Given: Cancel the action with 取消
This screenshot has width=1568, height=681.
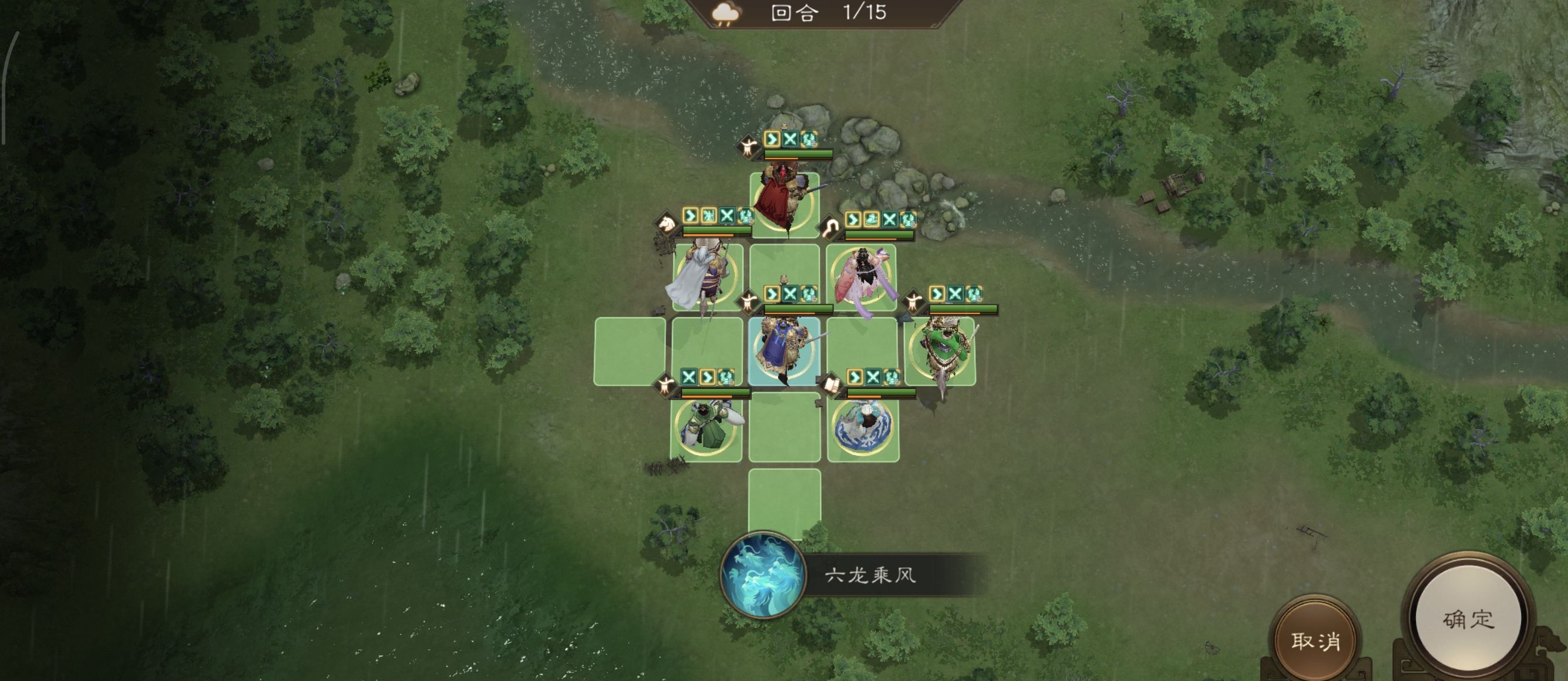Looking at the screenshot, I should point(1315,640).
